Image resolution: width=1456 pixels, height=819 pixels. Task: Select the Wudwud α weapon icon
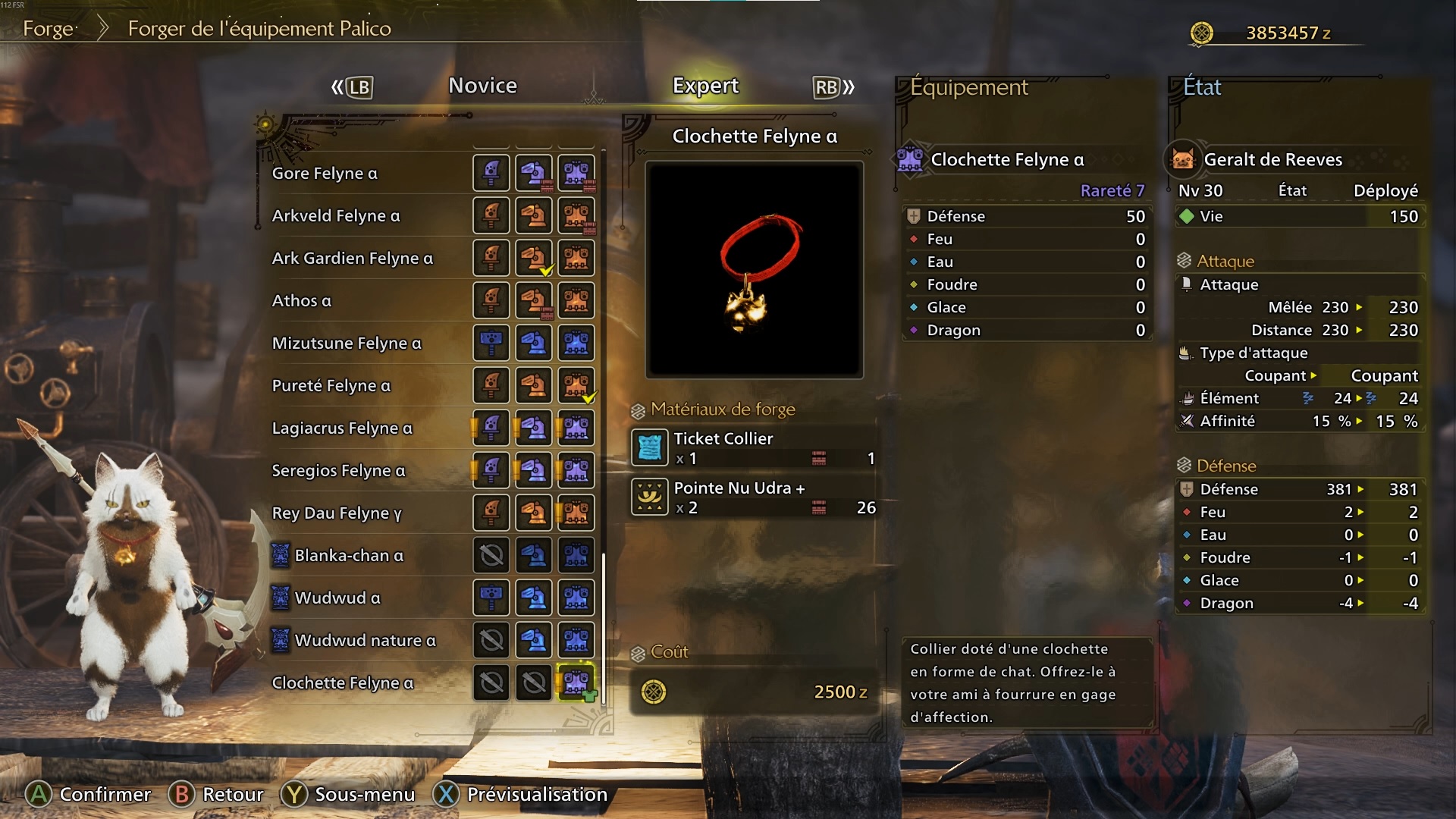pyautogui.click(x=491, y=598)
